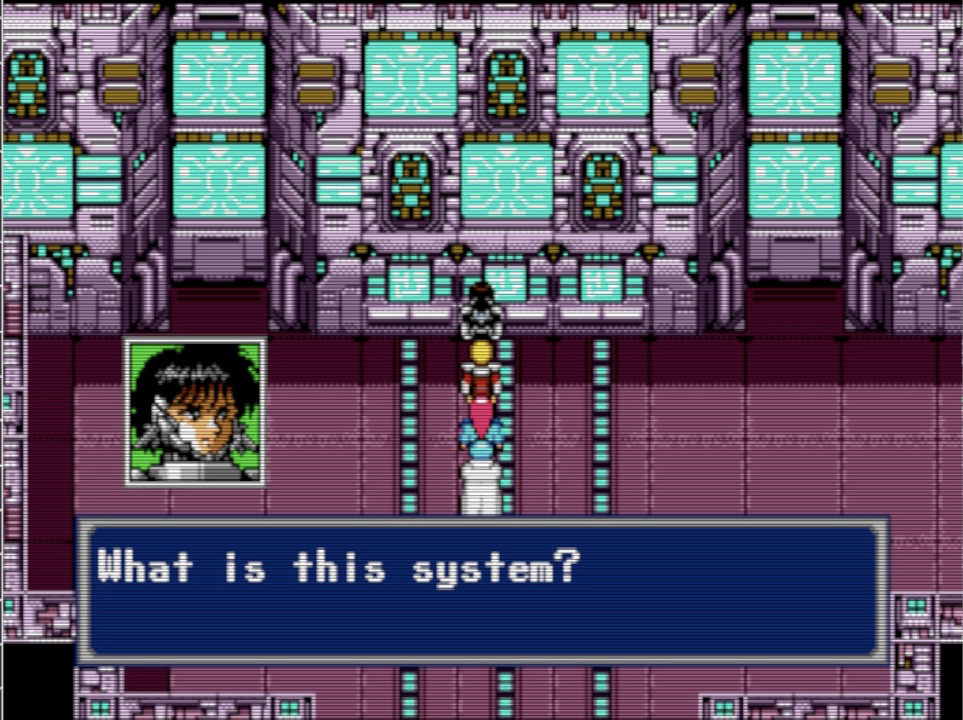Advance the "What is this system?" dialogue box
The height and width of the screenshot is (720, 963).
481,590
